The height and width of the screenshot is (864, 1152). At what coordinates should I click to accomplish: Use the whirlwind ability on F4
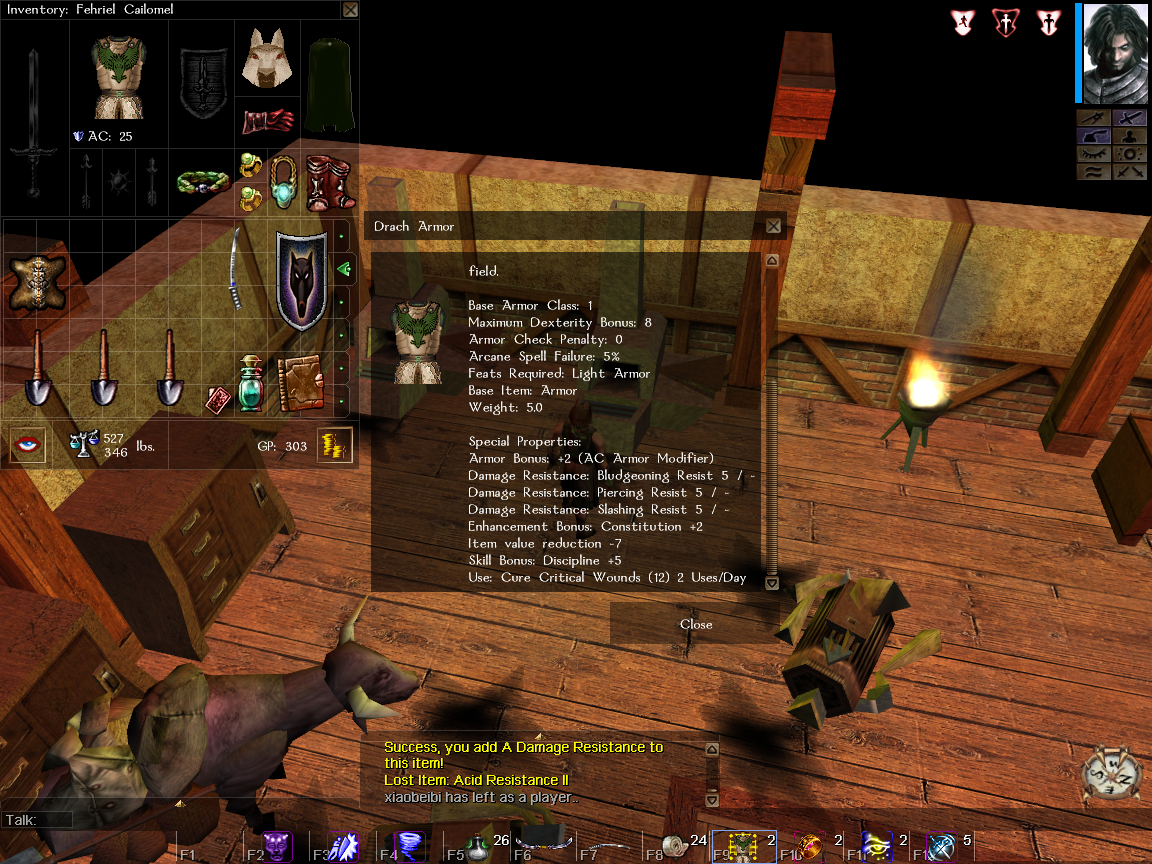point(411,847)
